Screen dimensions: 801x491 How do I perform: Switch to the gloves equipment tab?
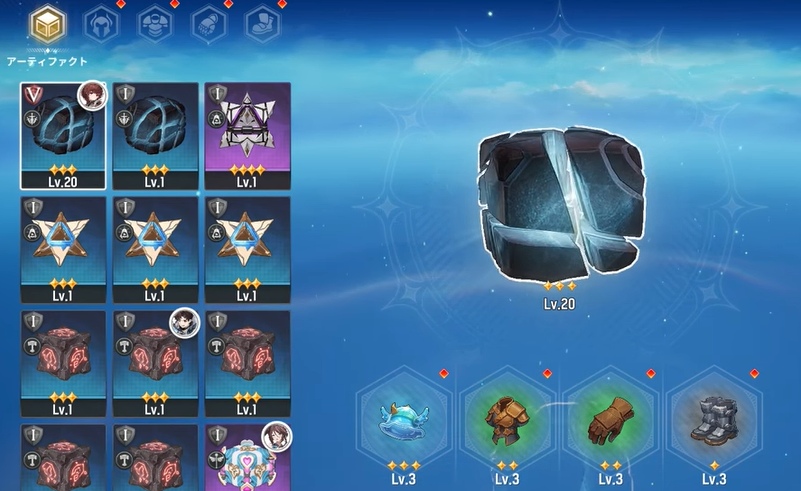click(x=208, y=23)
